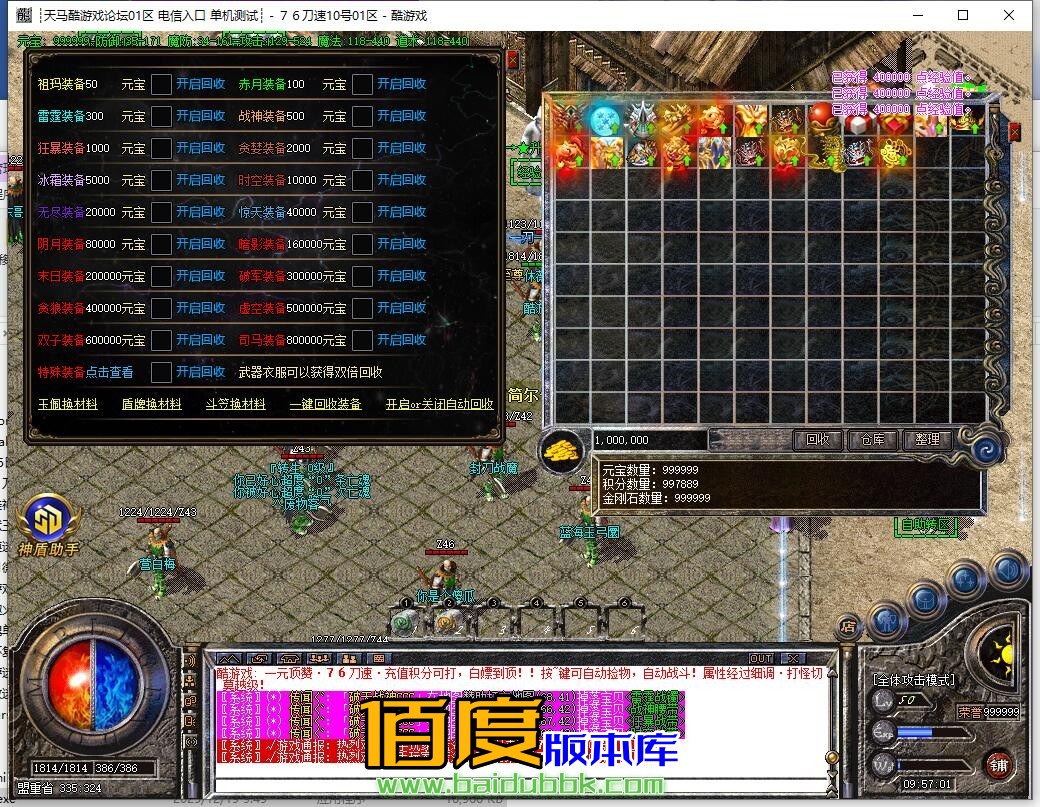Toggle the 战神装备 recycle checkbox
This screenshot has height=807, width=1040.
362,117
